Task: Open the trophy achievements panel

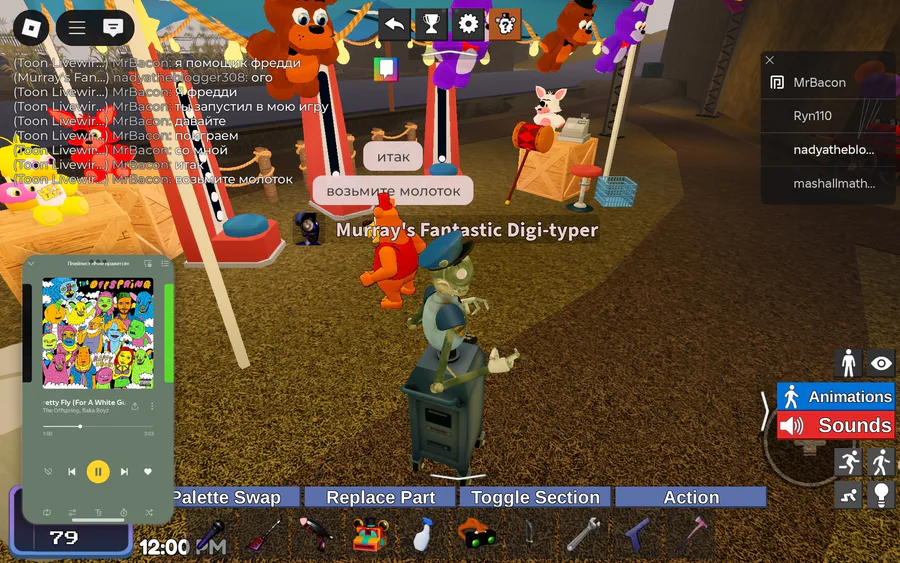Action: click(431, 23)
